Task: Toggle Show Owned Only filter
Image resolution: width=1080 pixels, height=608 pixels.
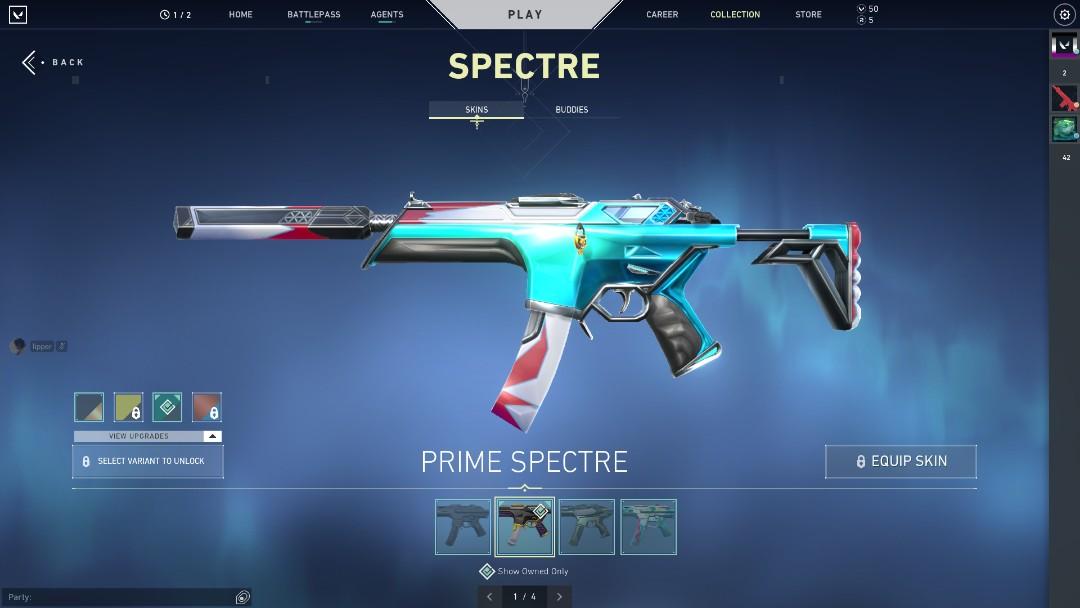Action: point(487,571)
